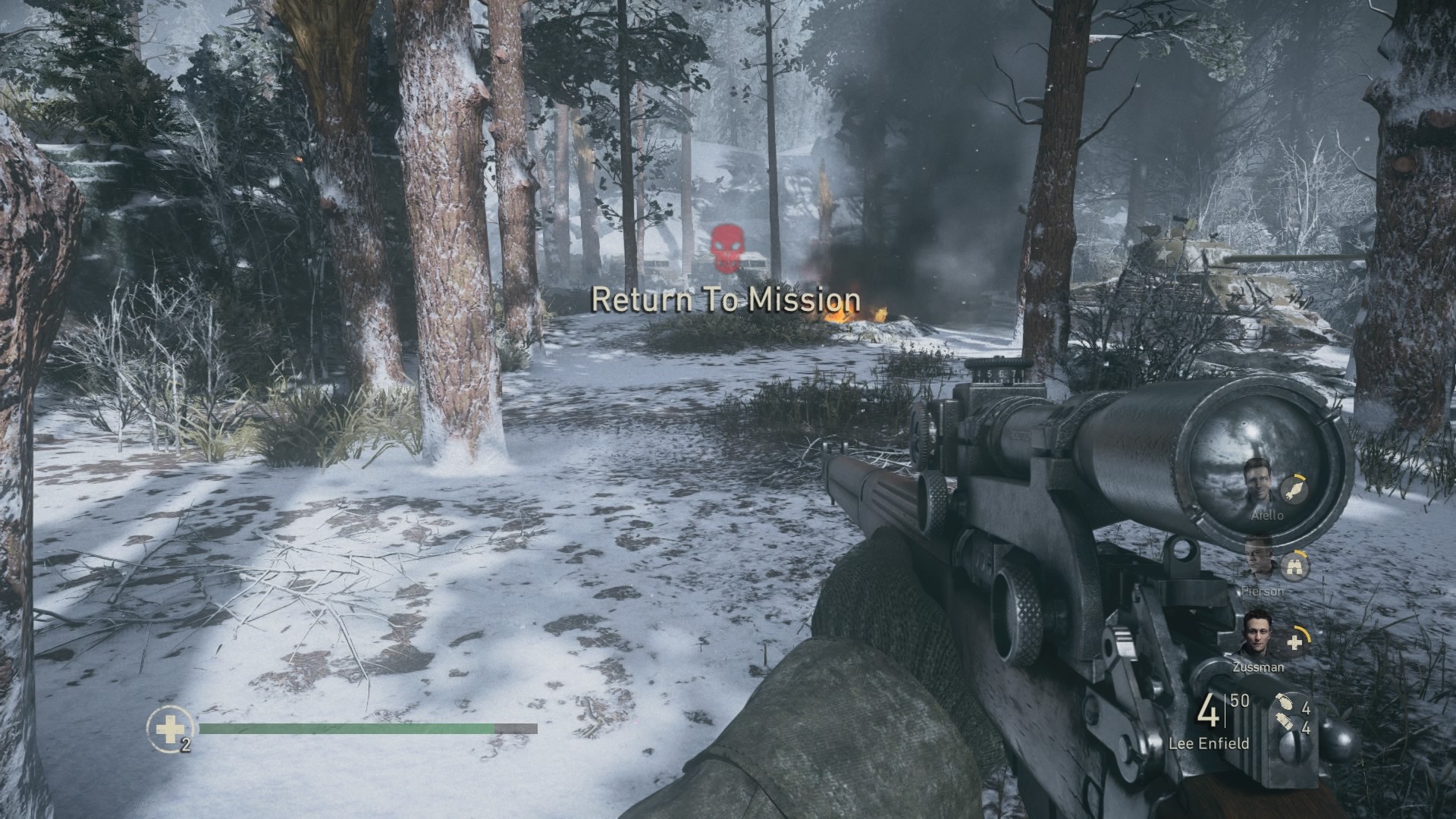Use Pierson's binoculars spotting ability
The image size is (1456, 819).
pyautogui.click(x=1294, y=566)
